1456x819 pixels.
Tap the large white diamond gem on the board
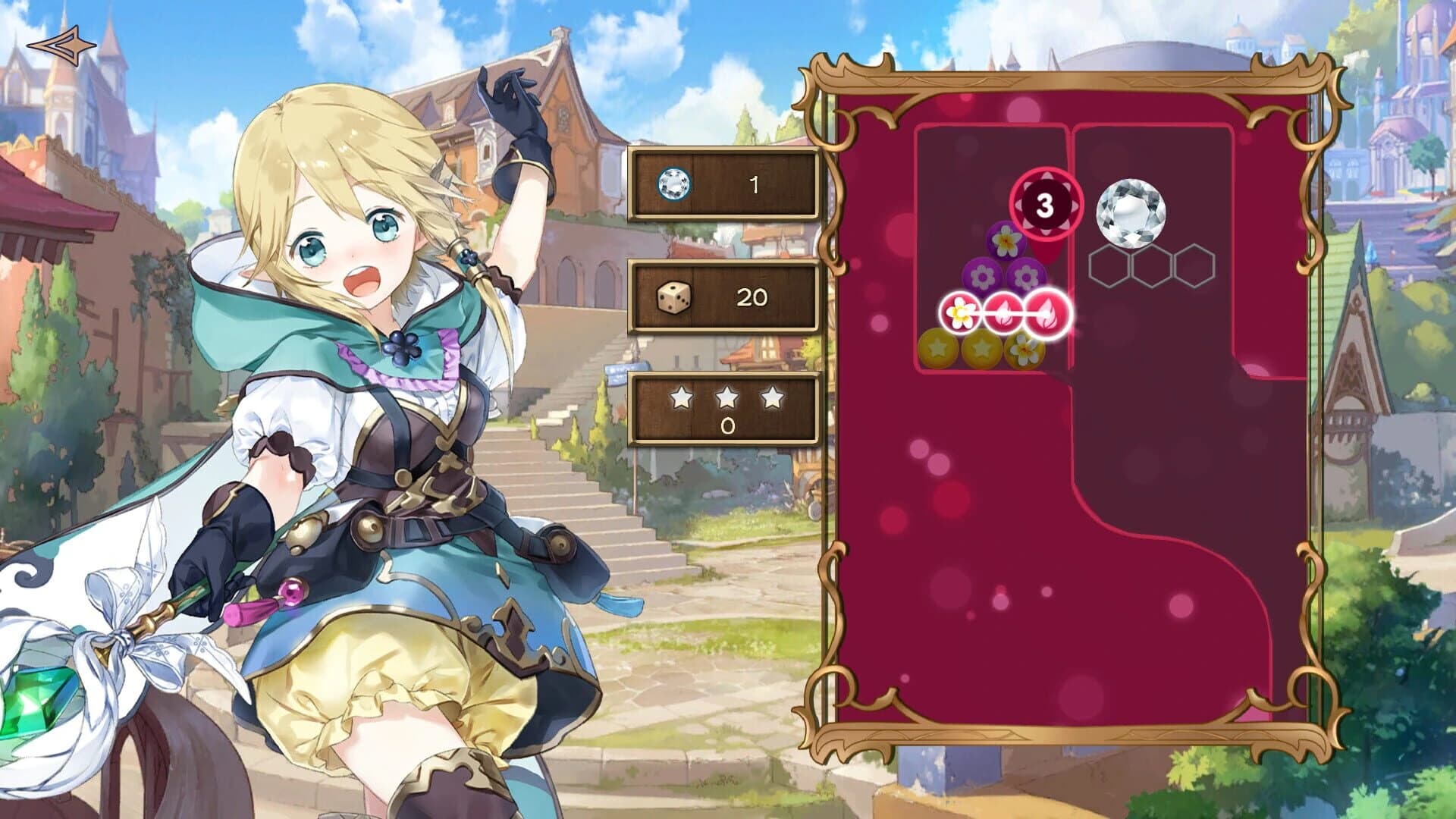coord(1131,210)
